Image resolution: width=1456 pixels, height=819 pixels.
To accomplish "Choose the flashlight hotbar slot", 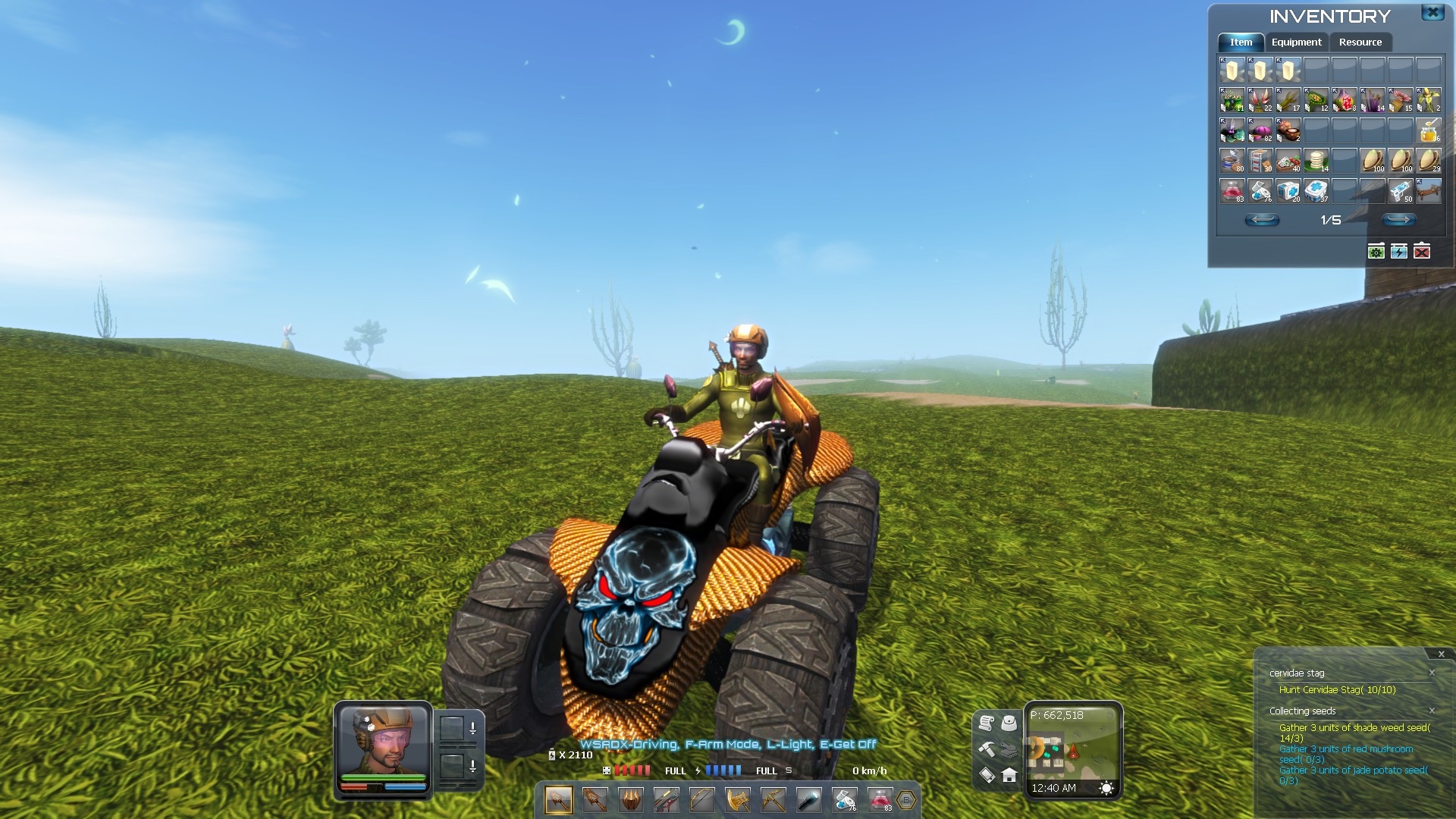I will point(808,799).
